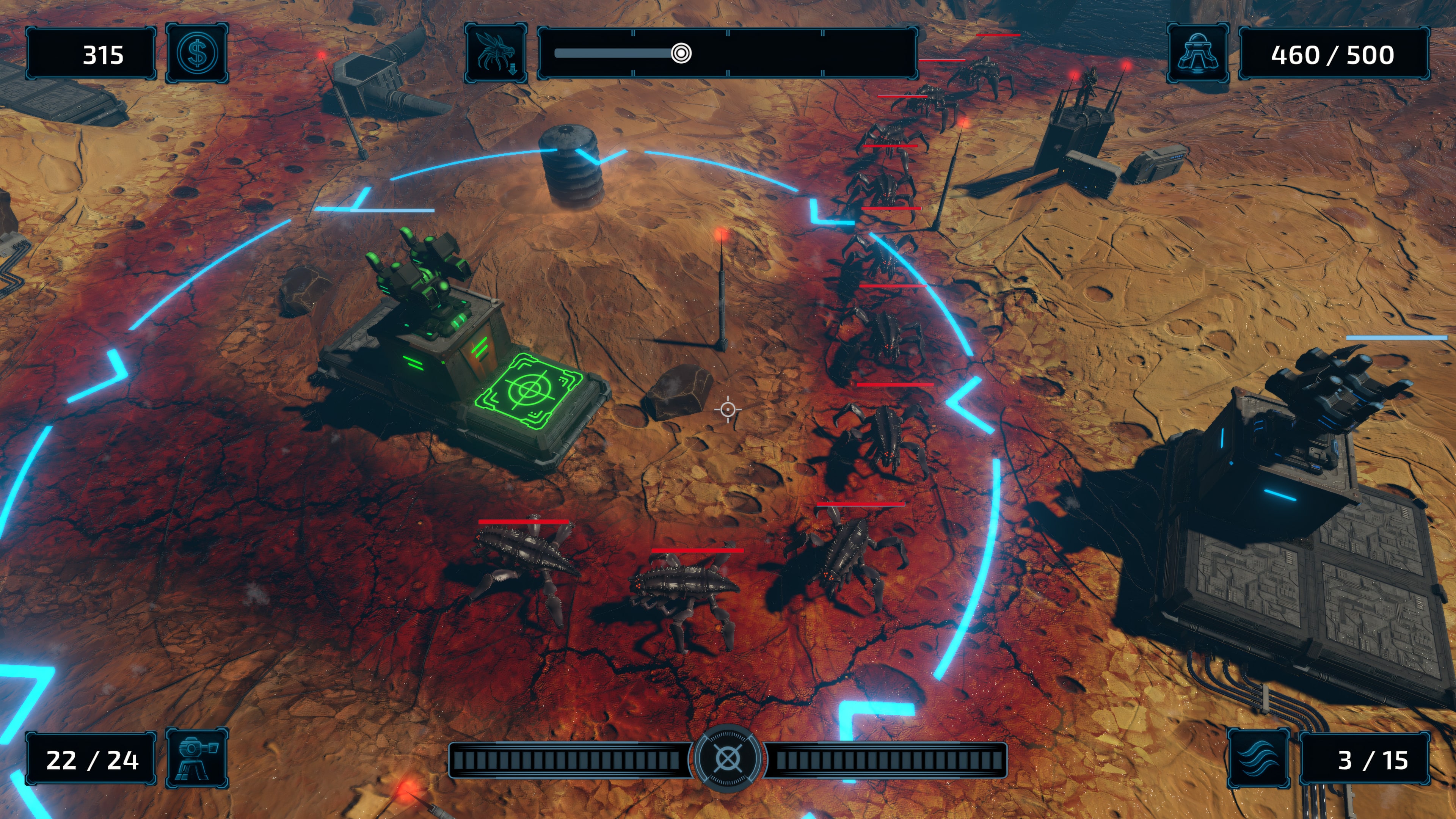Viewport: 1456px width, 819px height.
Task: Click the dollar currency icon
Action: pyautogui.click(x=197, y=54)
